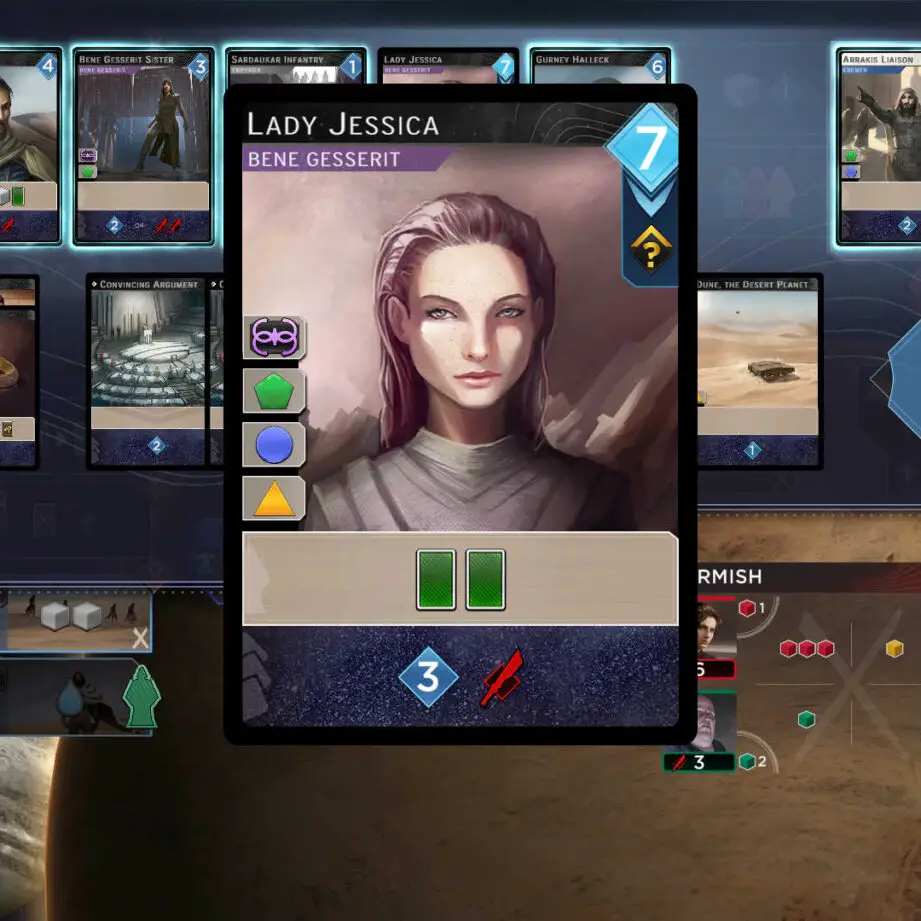
Task: Choose the water drop board space
Action: pos(68,697)
